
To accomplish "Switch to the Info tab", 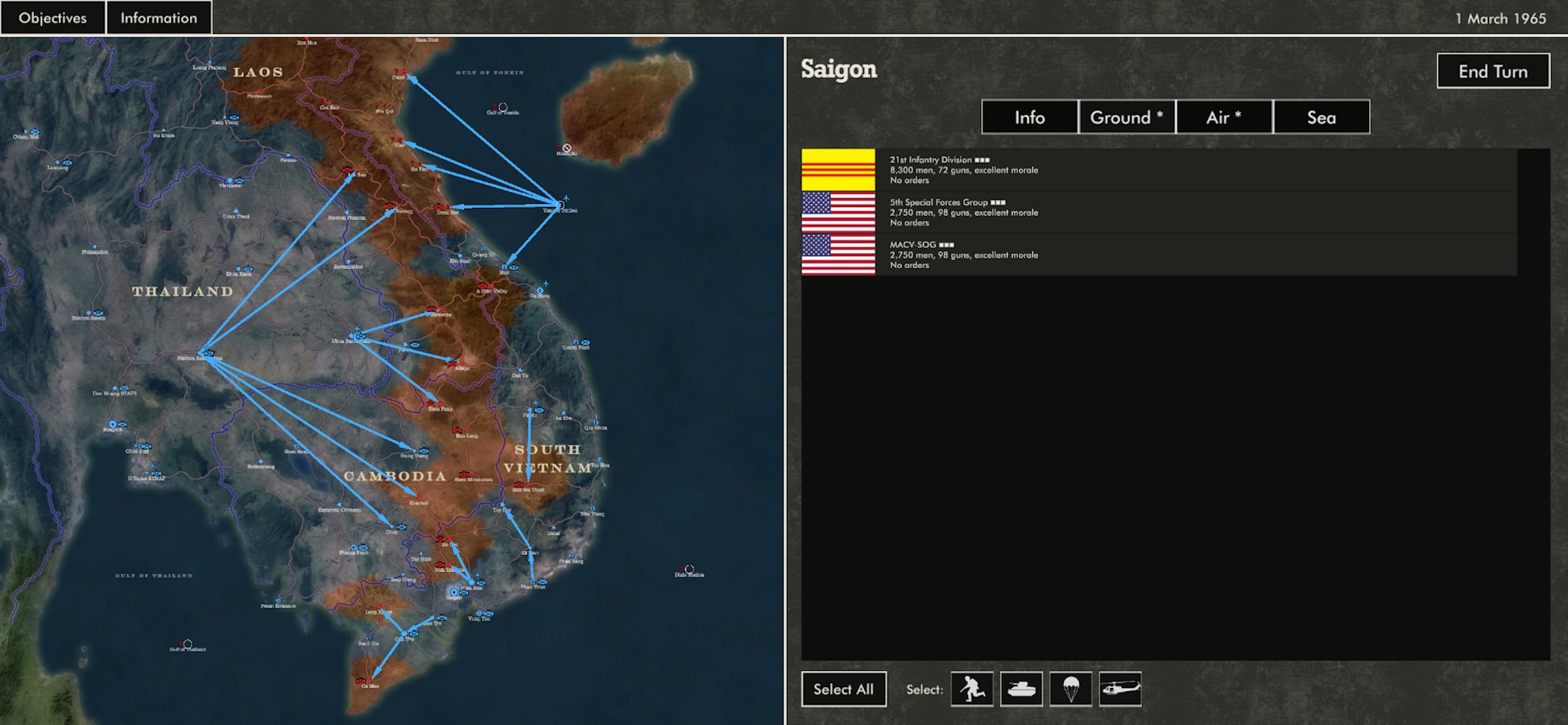I will tap(1028, 117).
